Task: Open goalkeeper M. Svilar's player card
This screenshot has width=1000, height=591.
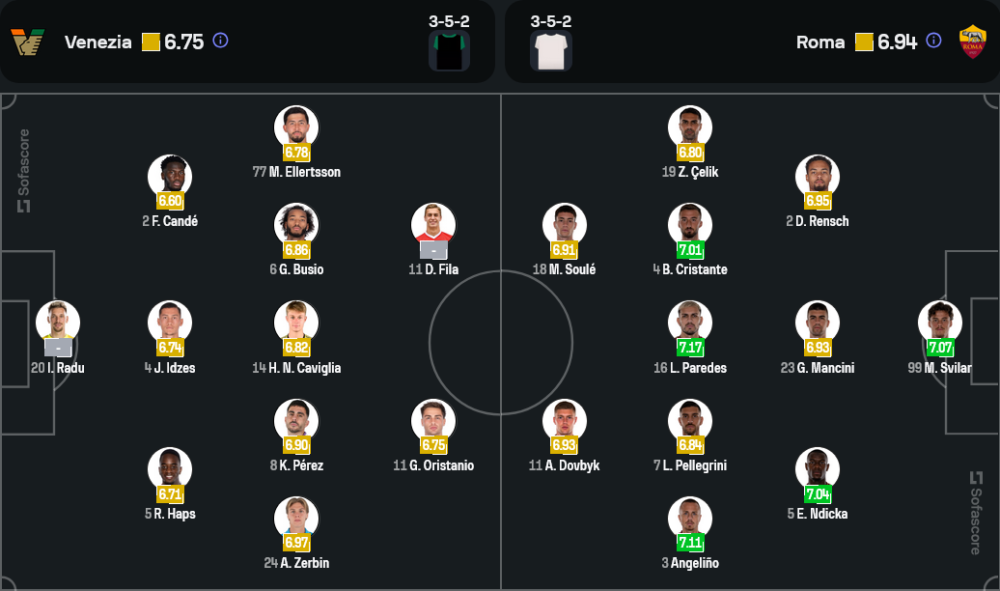Action: [940, 323]
